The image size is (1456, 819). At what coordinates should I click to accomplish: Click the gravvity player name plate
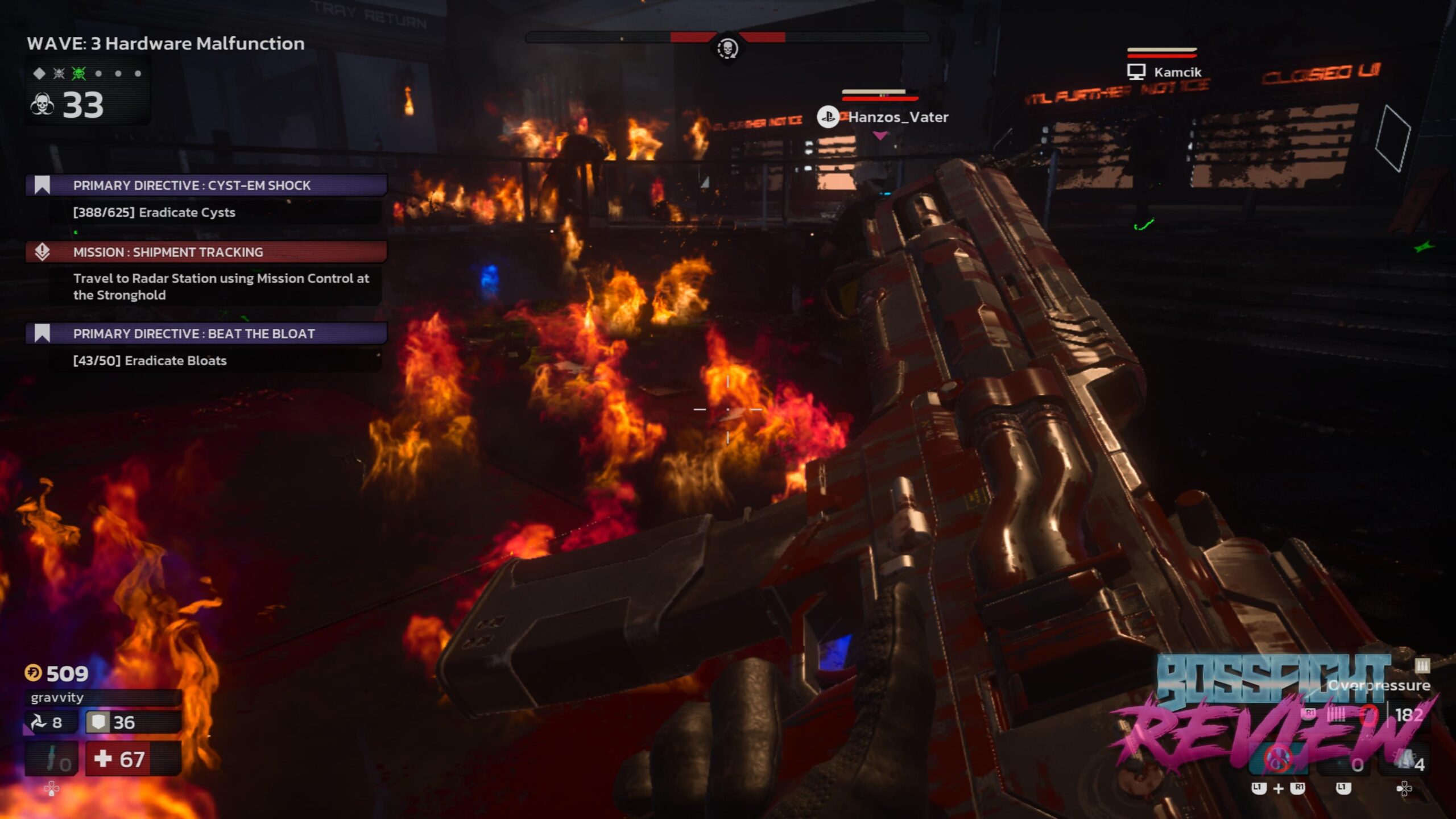tap(102, 697)
